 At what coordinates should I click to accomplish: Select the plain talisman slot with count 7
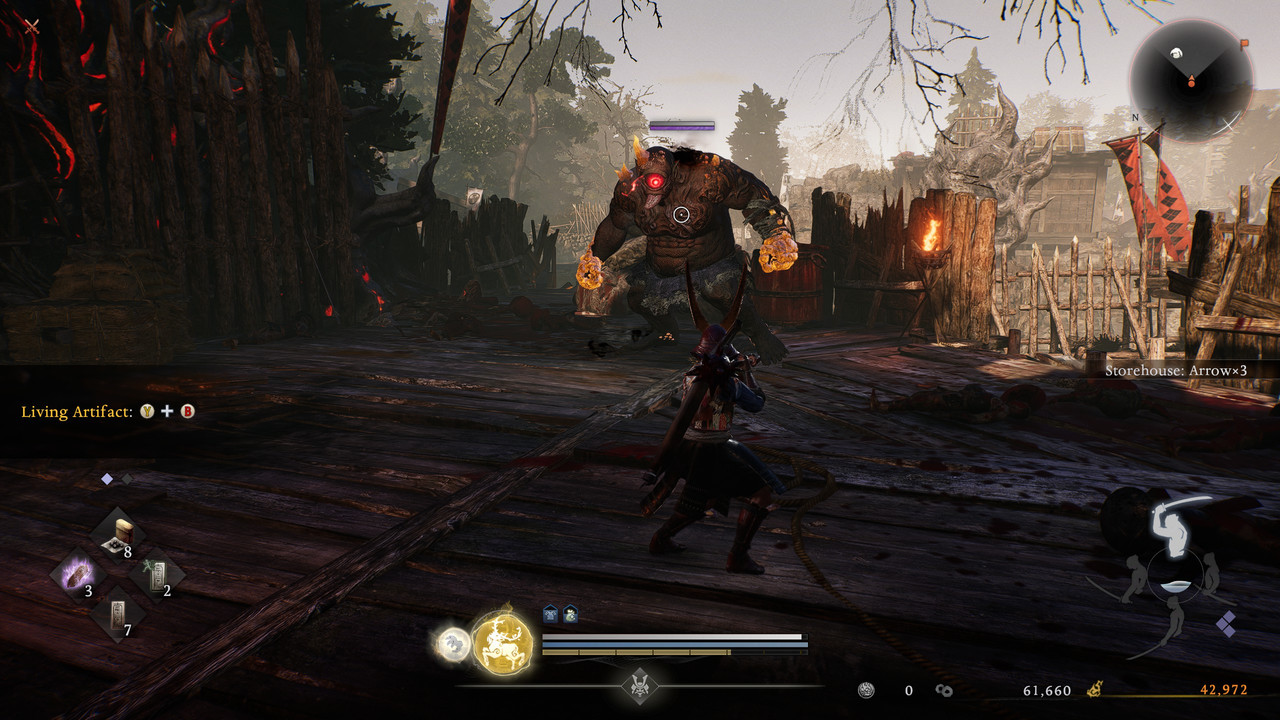[118, 617]
